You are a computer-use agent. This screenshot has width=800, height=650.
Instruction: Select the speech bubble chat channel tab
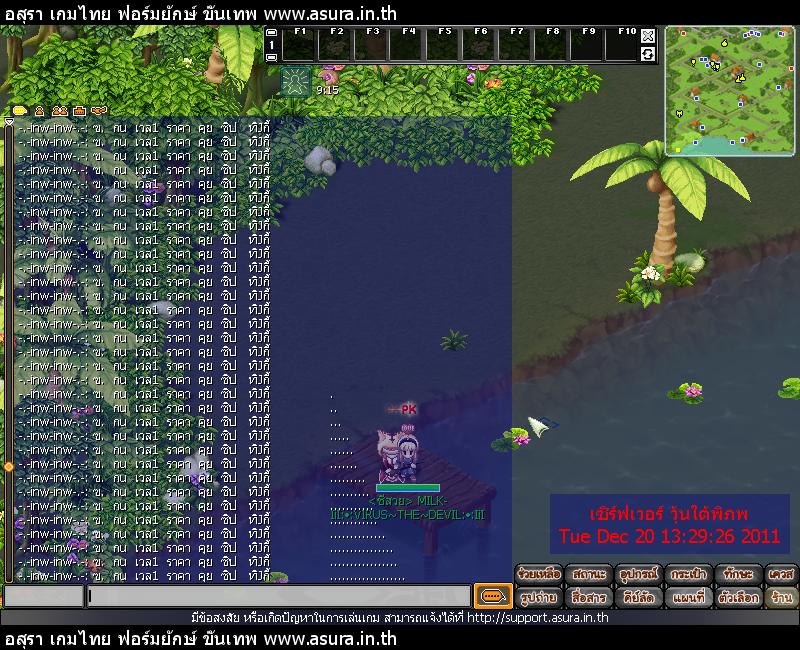[x=20, y=110]
